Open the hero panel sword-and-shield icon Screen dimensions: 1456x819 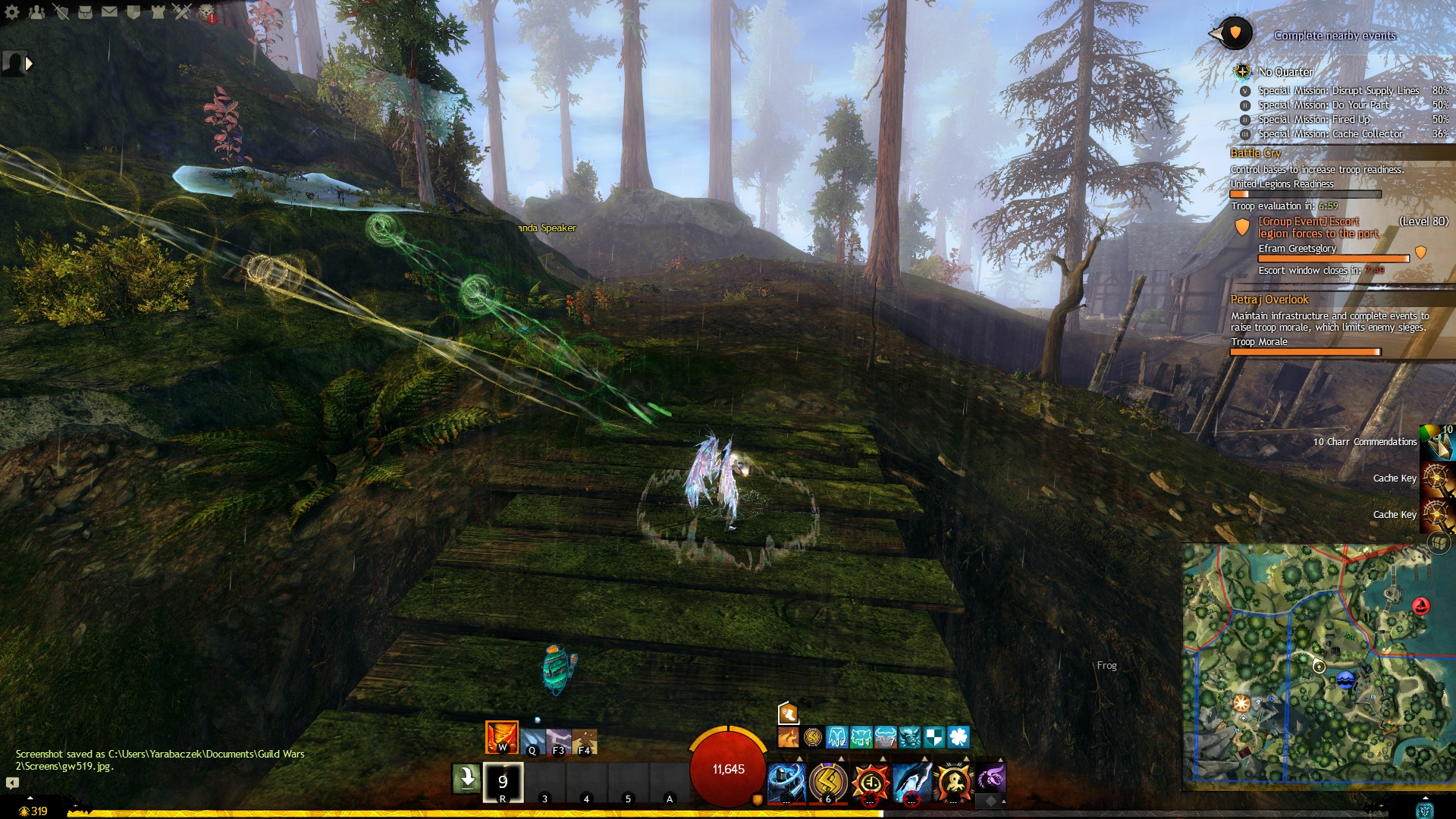61,11
